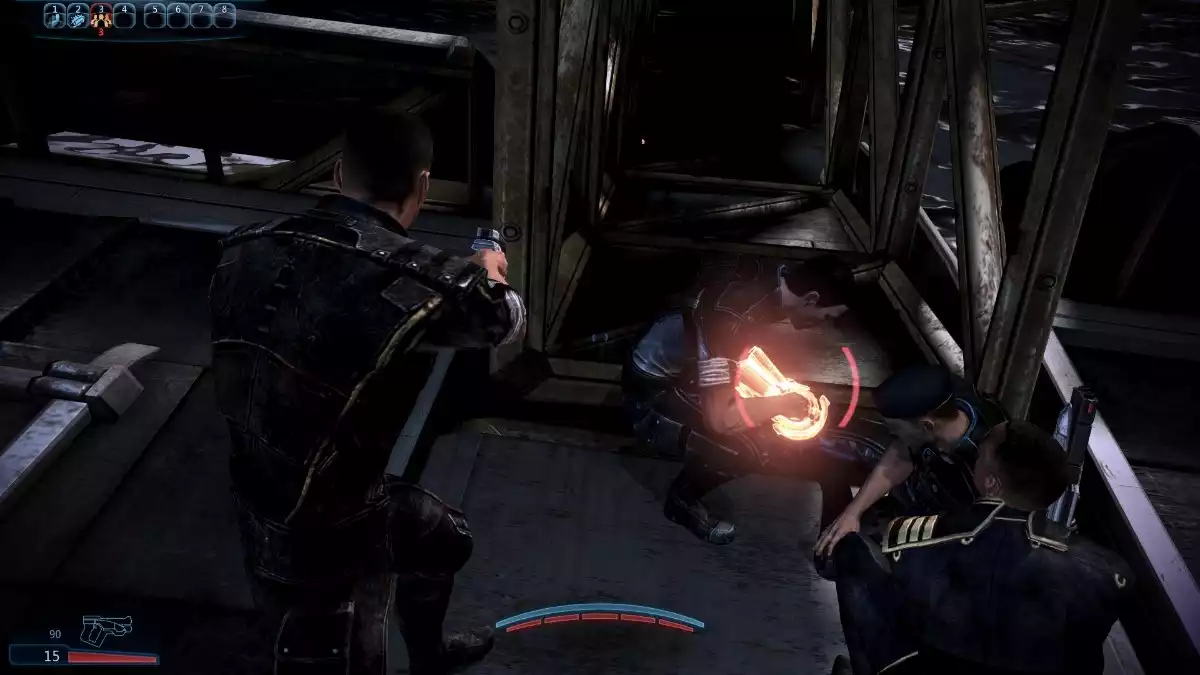Trigger the orange squad power in slot 3

pyautogui.click(x=100, y=15)
